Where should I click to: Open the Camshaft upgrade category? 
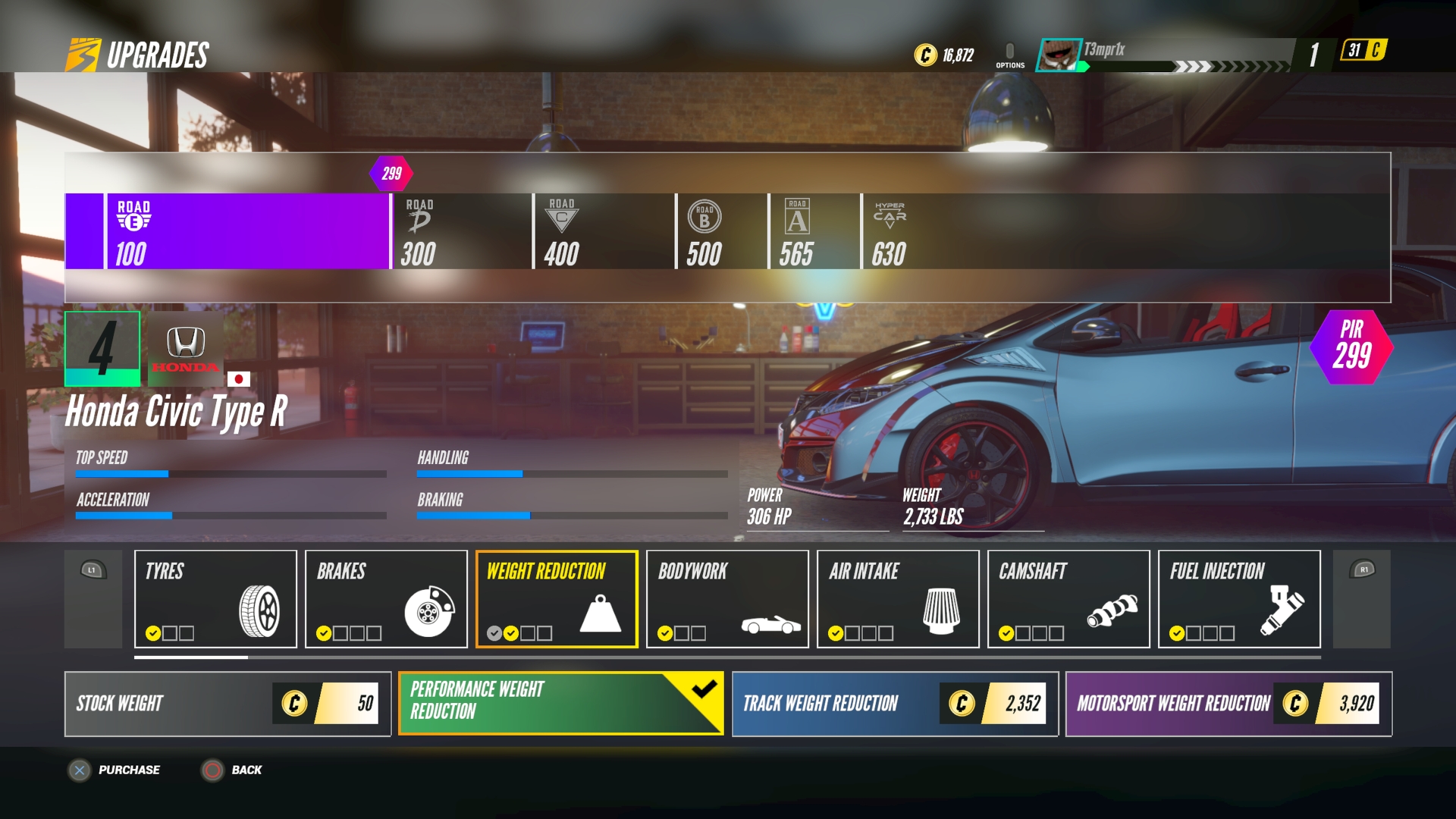1068,599
